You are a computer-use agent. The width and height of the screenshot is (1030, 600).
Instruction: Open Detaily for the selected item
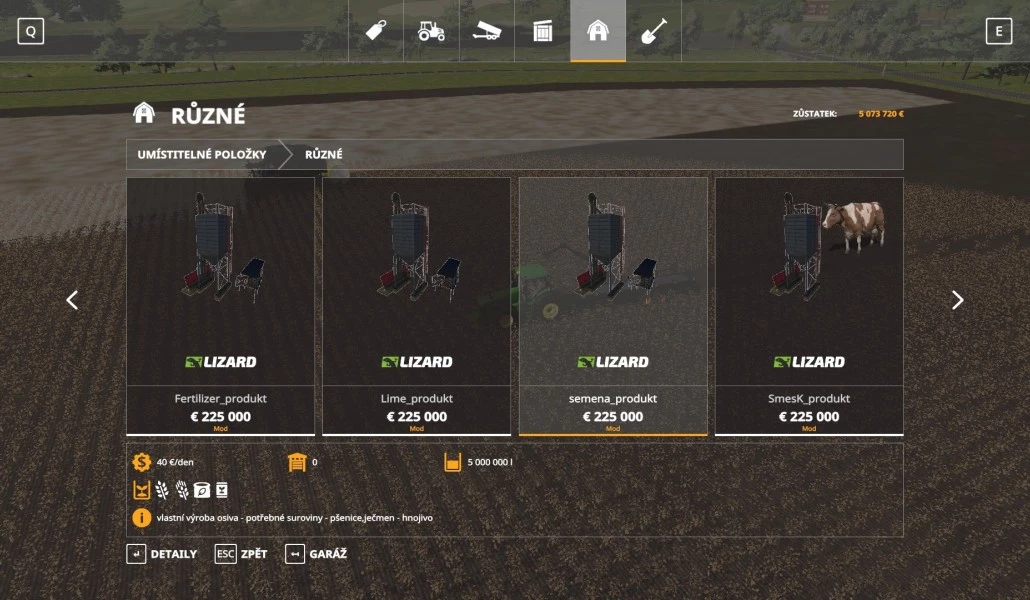point(161,554)
